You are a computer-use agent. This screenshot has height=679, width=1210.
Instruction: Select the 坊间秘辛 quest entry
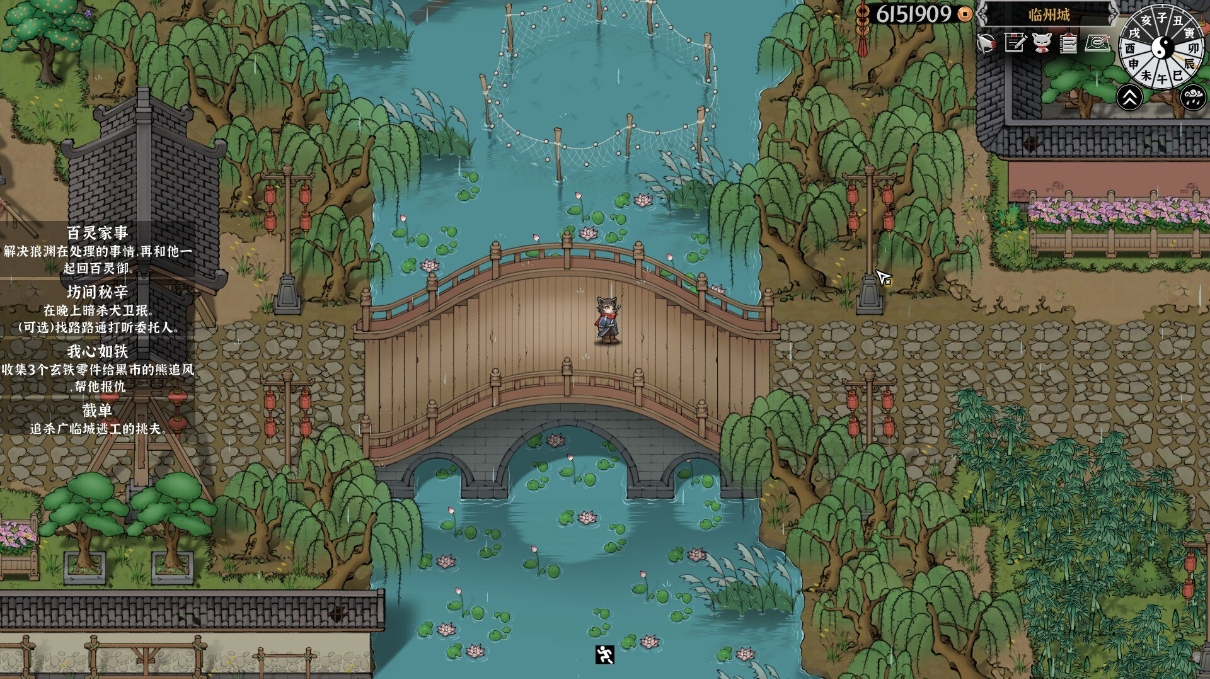[x=97, y=292]
